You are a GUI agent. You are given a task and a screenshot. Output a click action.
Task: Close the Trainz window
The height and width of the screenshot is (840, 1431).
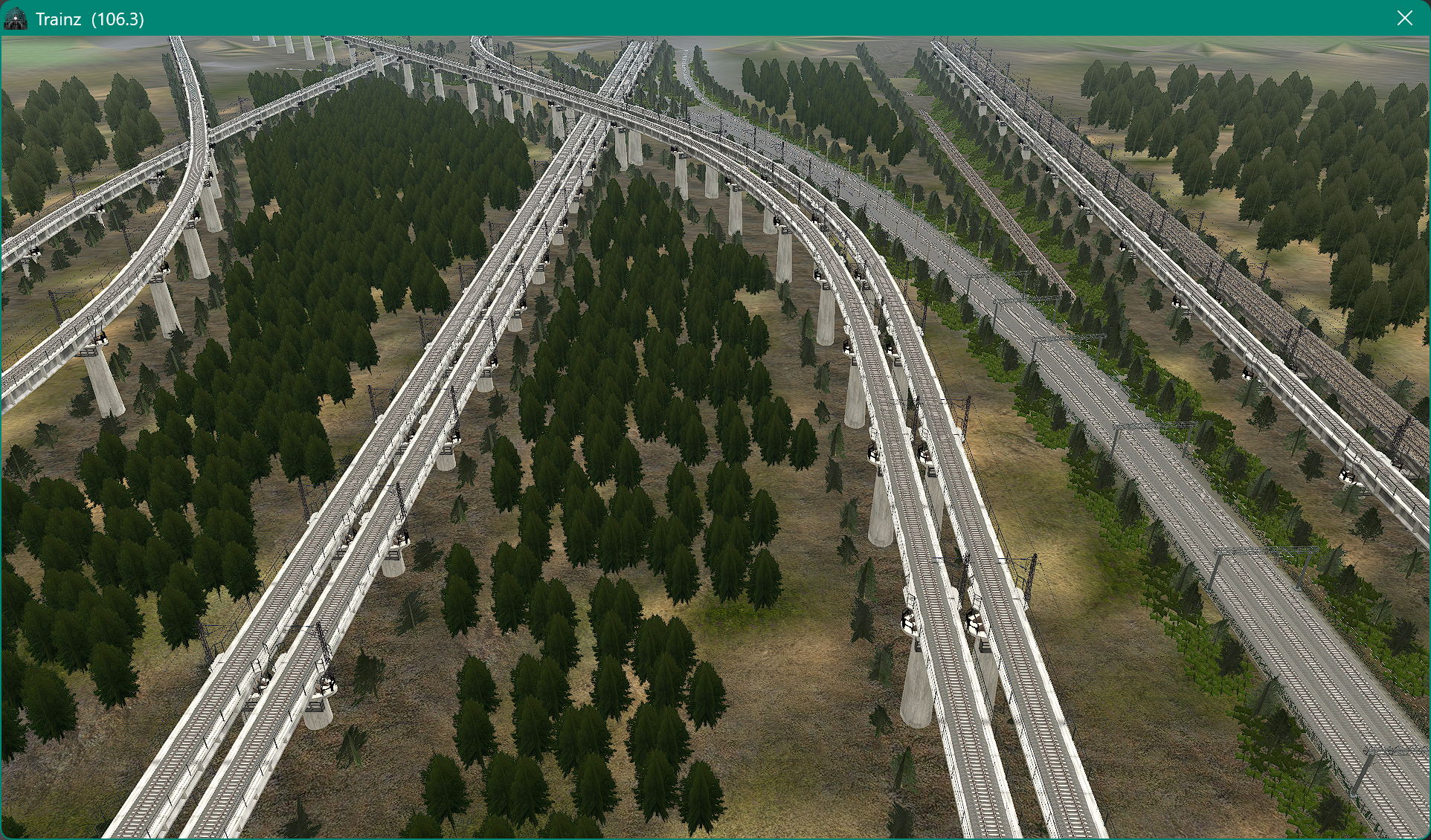1404,18
